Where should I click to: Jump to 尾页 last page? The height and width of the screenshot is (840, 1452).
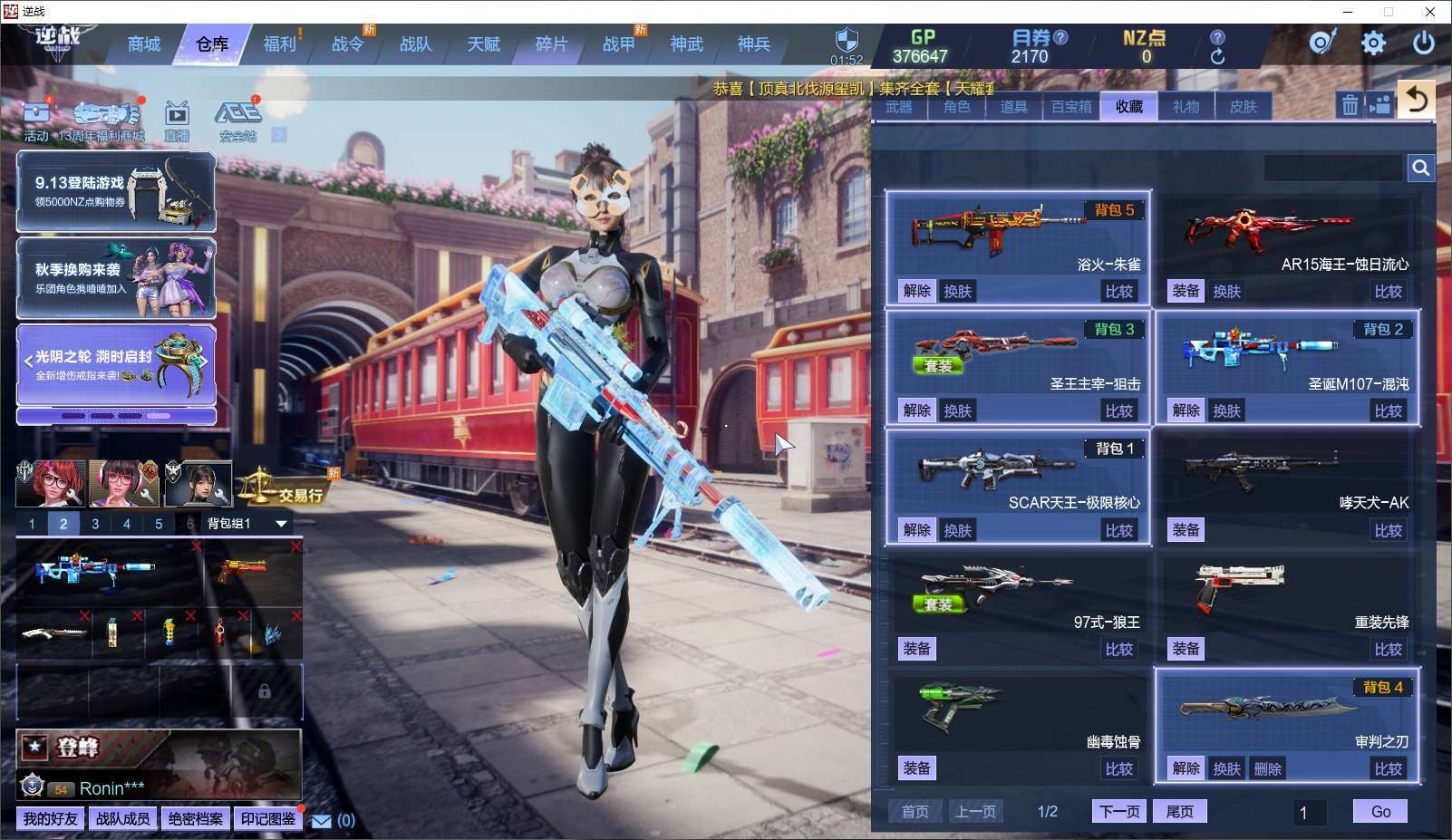pyautogui.click(x=1179, y=811)
